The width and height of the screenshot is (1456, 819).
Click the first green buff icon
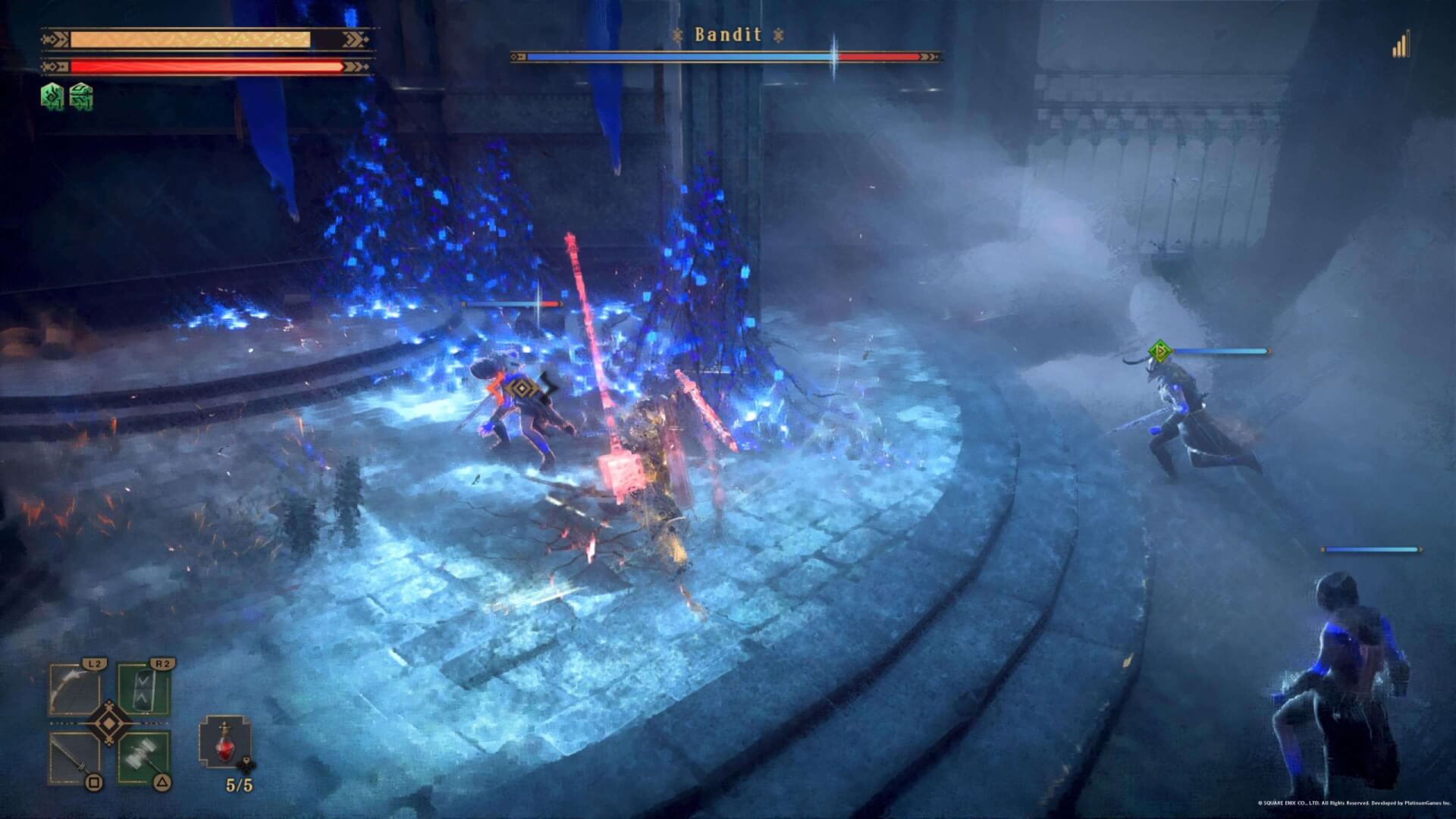click(x=51, y=96)
